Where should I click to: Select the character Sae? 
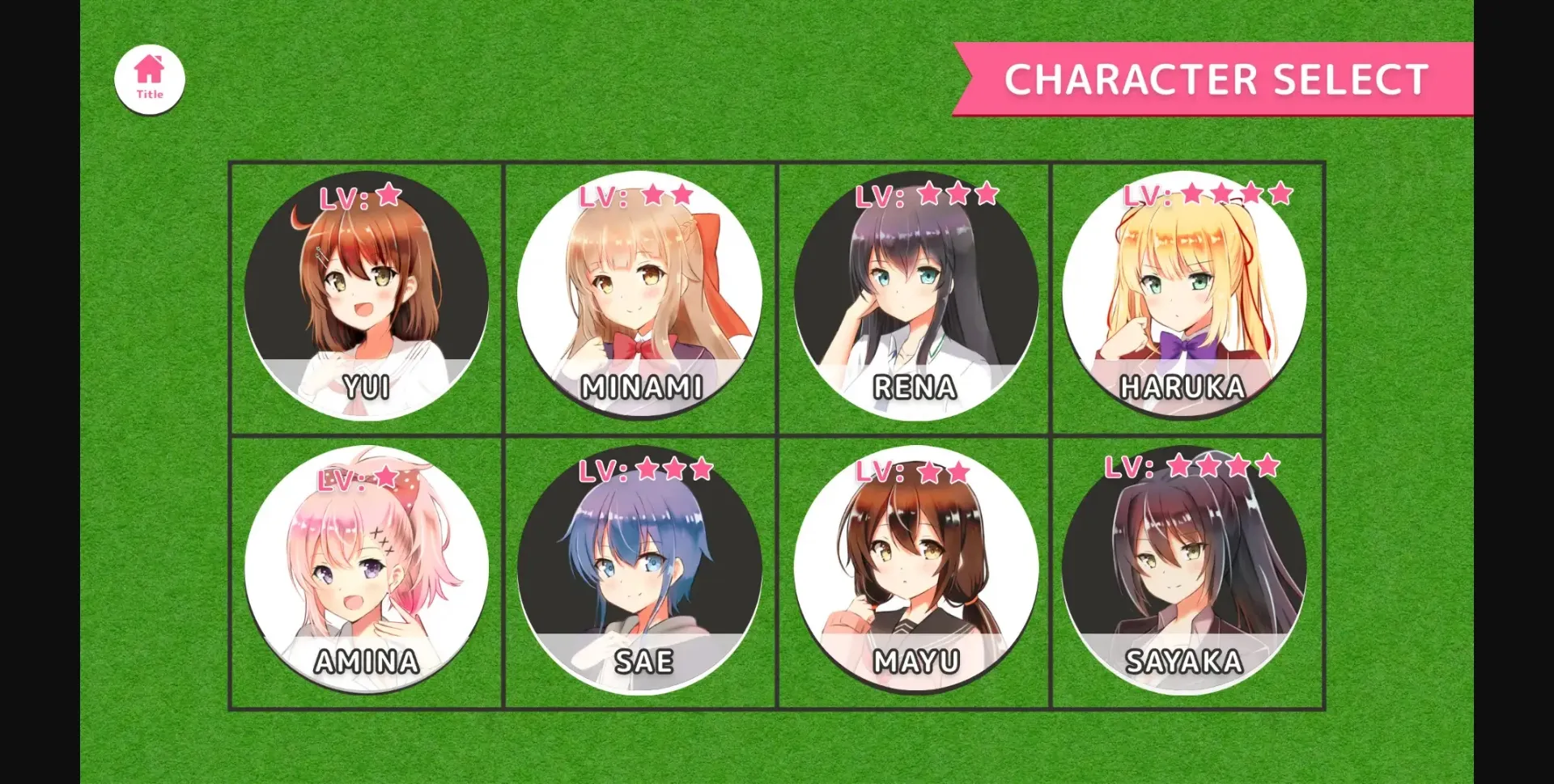coord(641,566)
